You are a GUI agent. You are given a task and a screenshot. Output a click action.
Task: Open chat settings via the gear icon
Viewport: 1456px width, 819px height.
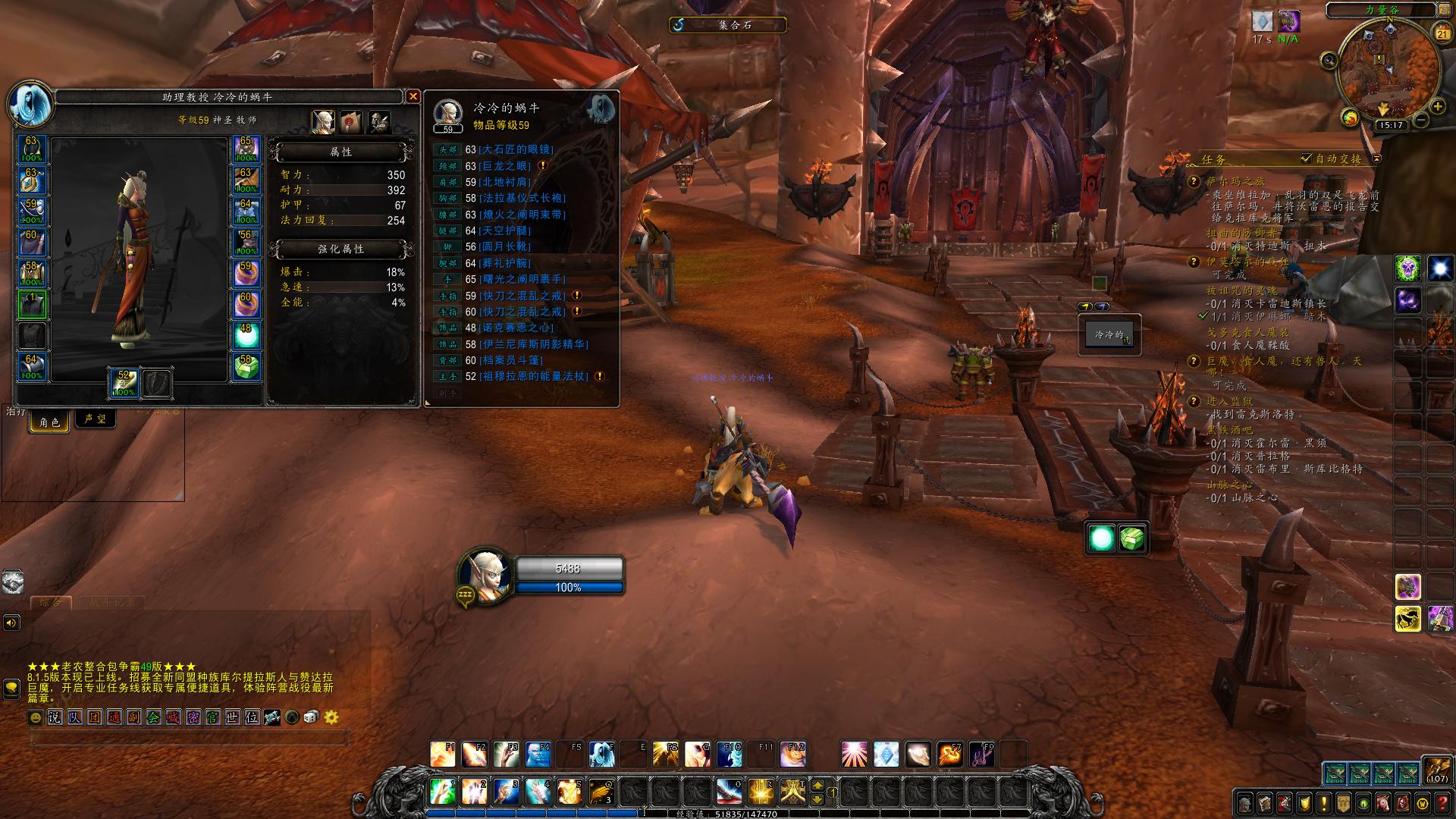pyautogui.click(x=331, y=717)
